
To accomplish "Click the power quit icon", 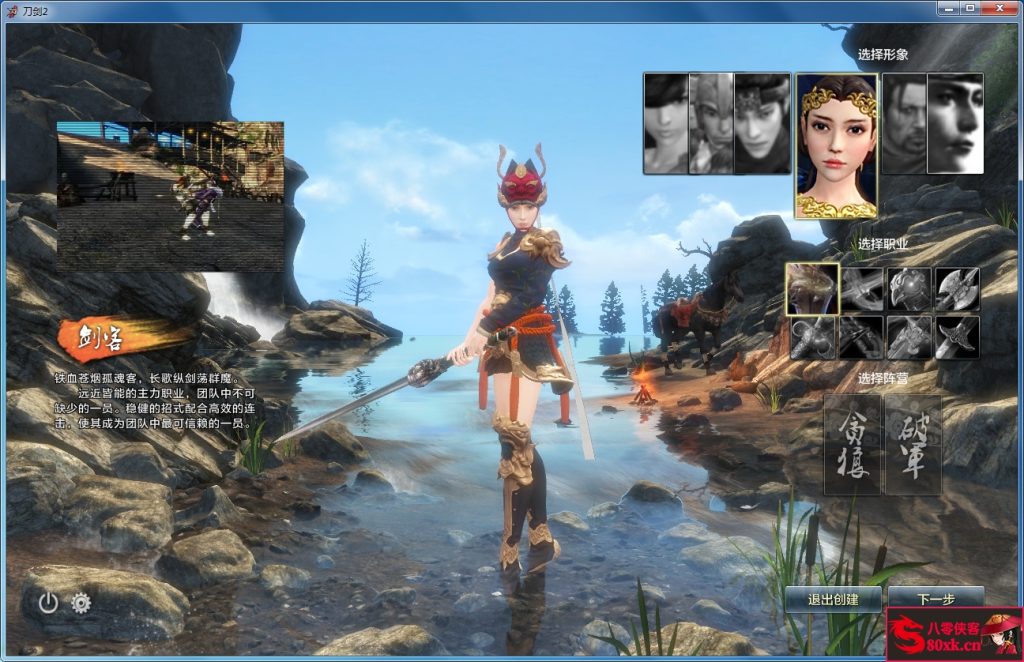I will point(48,602).
